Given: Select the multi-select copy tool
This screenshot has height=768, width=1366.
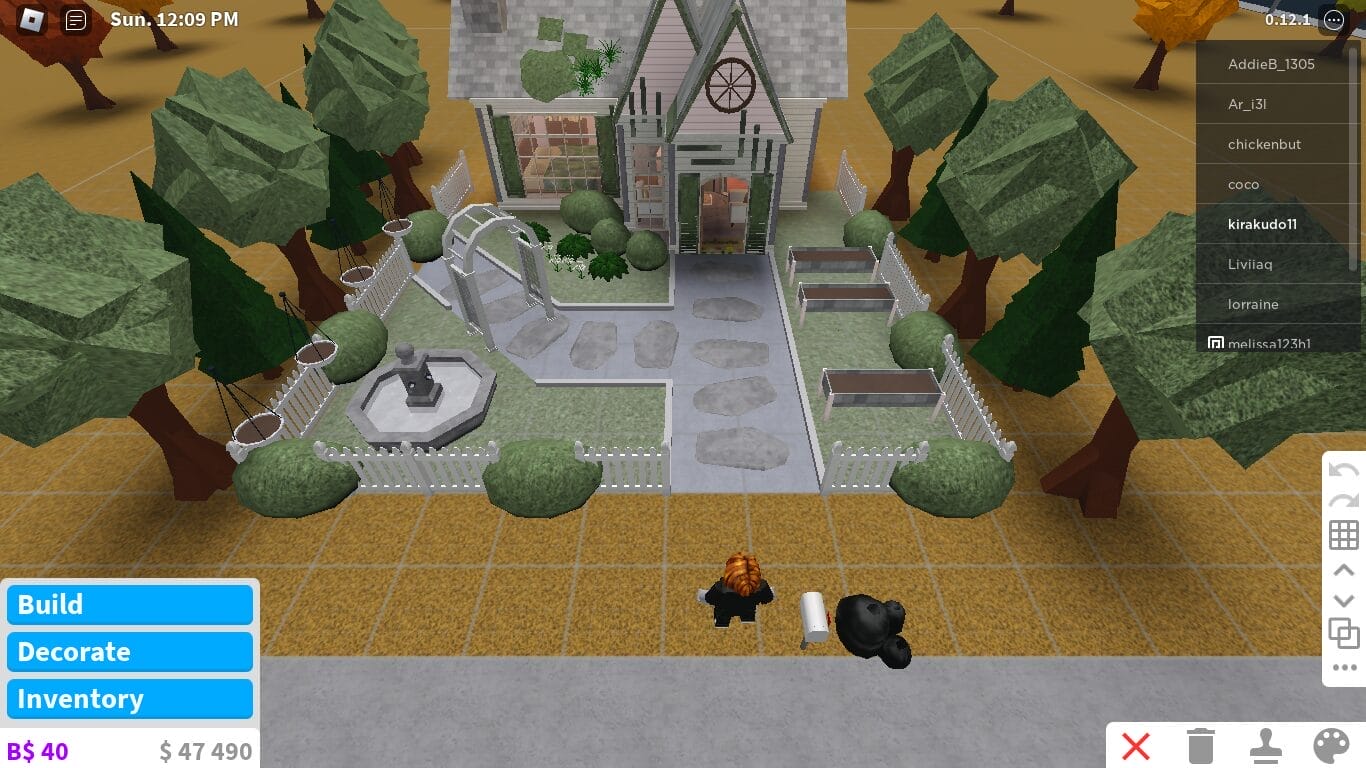Looking at the screenshot, I should (1344, 634).
